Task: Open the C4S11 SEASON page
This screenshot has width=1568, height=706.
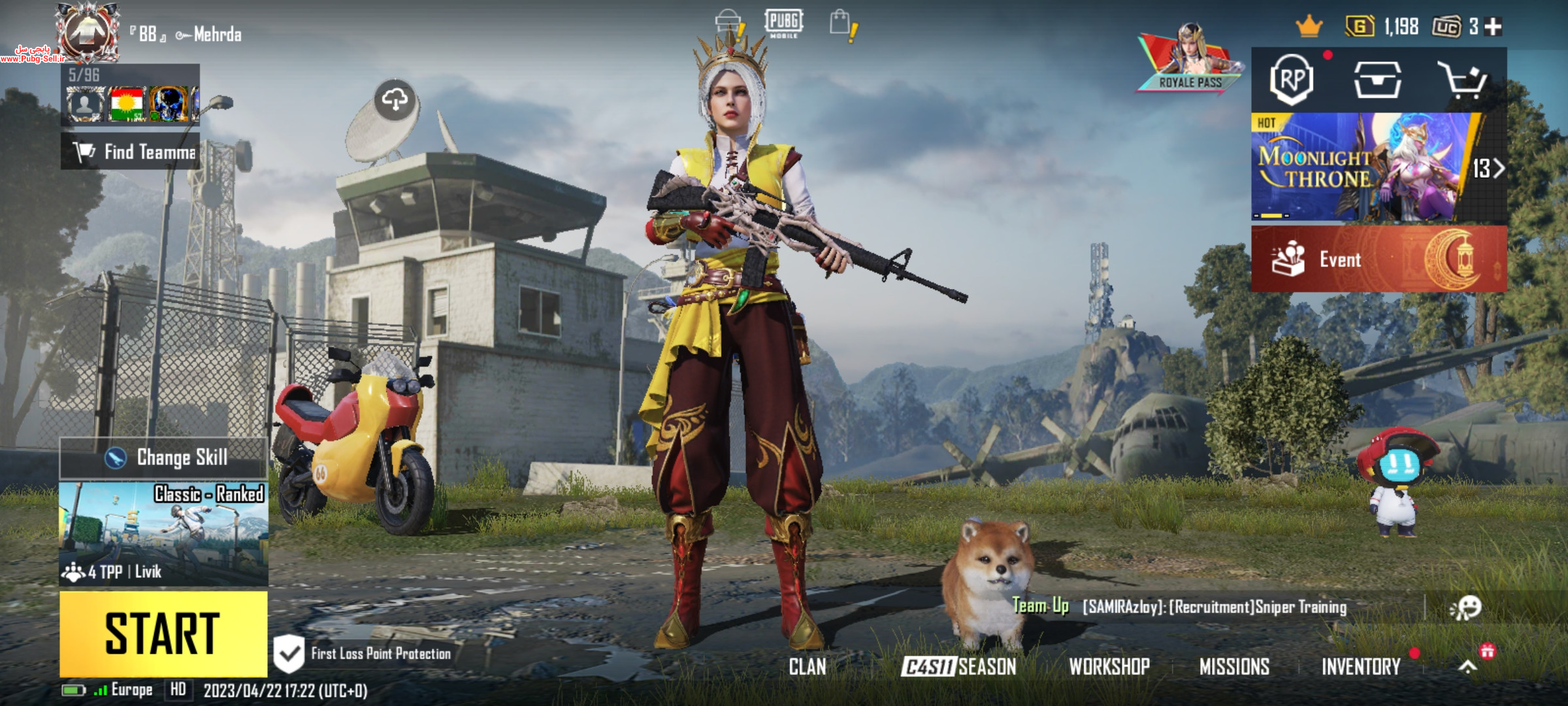Action: [x=958, y=667]
